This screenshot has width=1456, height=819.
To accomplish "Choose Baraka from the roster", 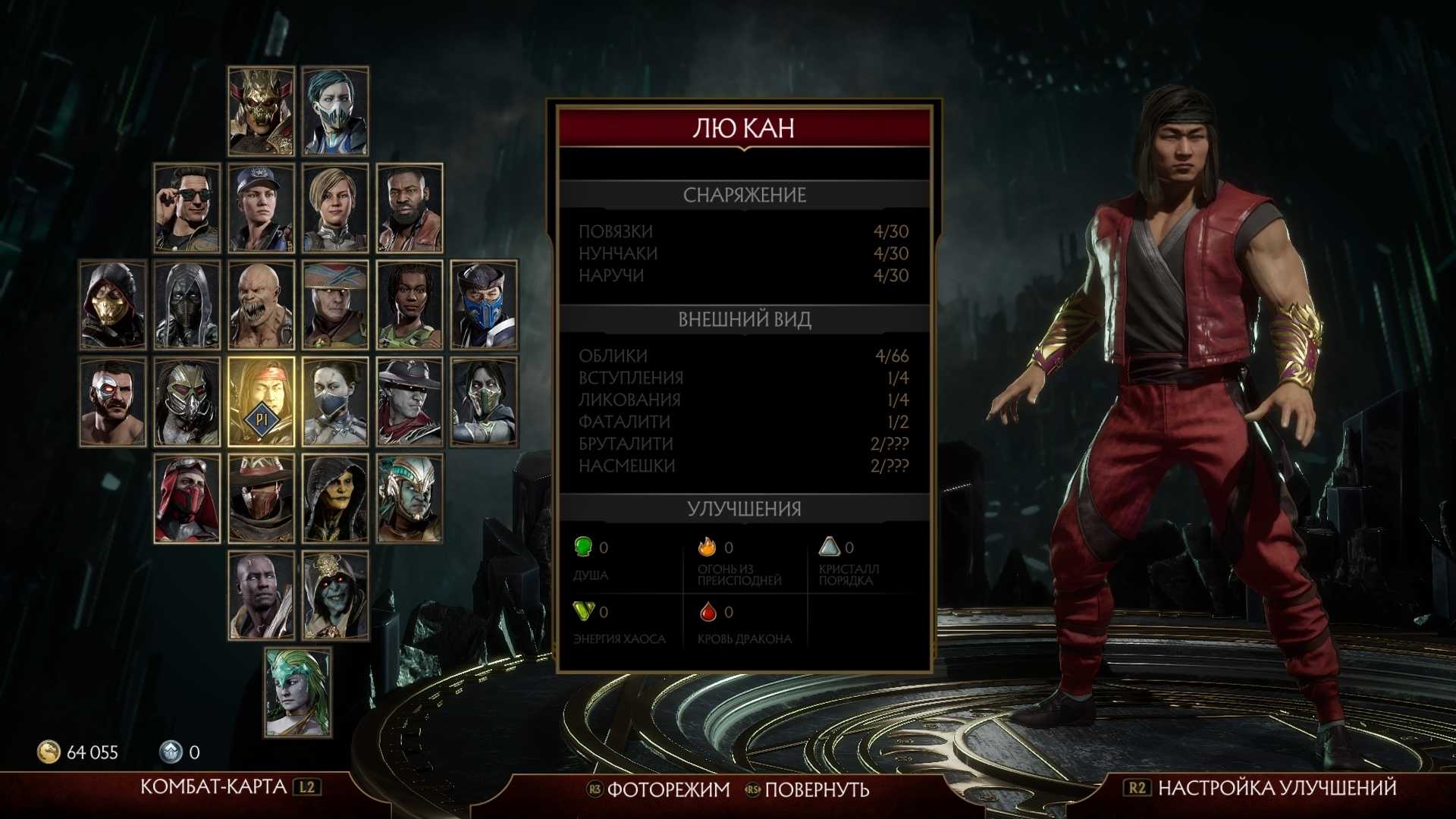I will pyautogui.click(x=261, y=305).
